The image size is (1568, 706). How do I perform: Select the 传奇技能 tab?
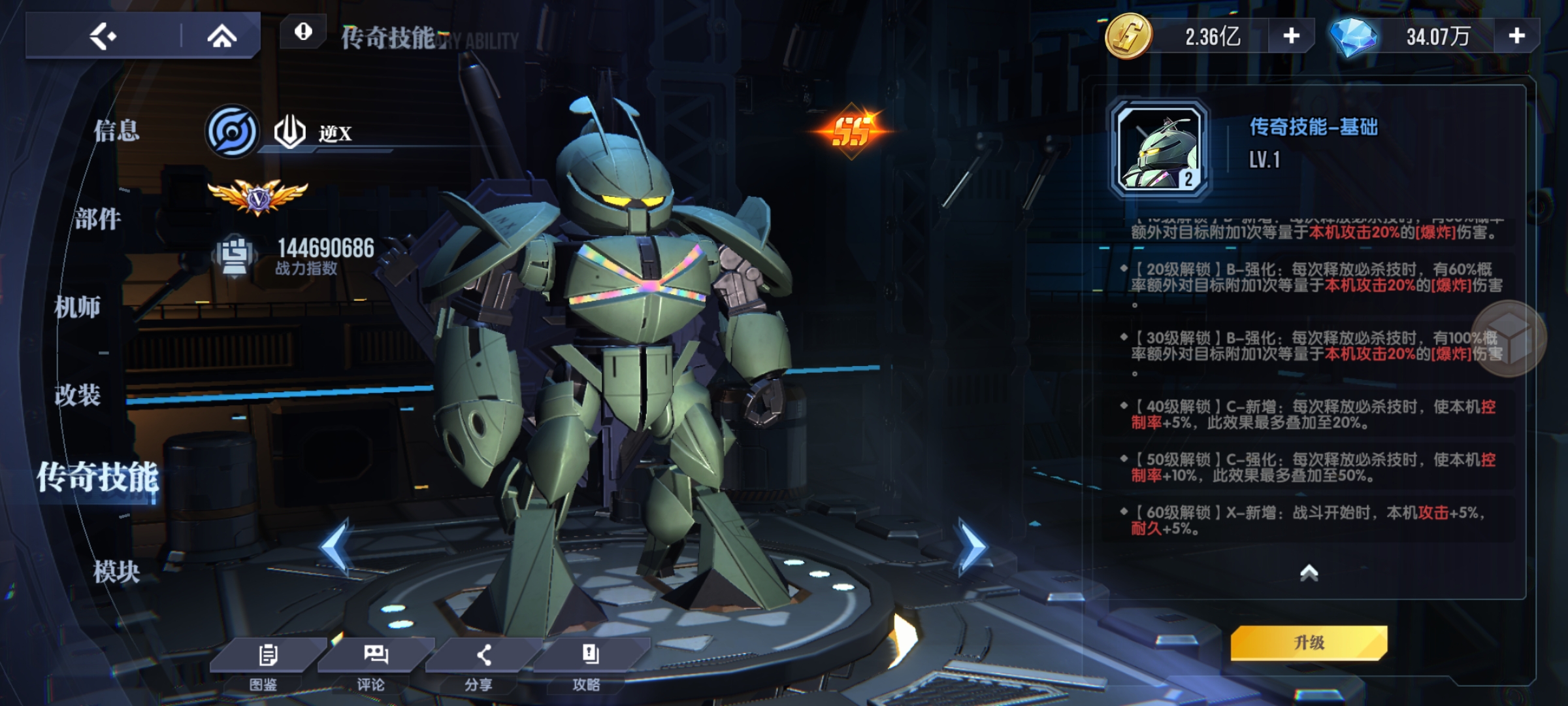pyautogui.click(x=98, y=477)
